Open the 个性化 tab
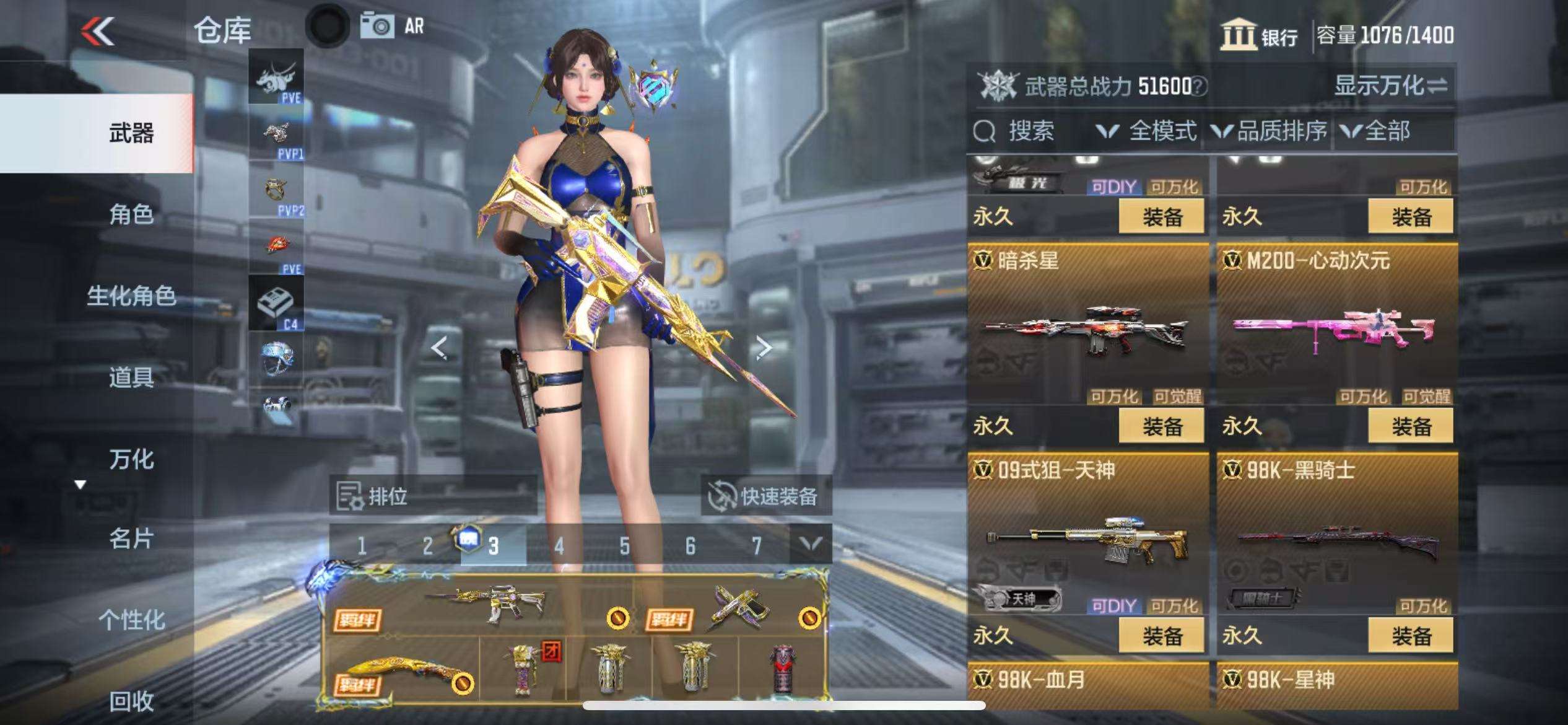Viewport: 1568px width, 725px height. pos(131,619)
